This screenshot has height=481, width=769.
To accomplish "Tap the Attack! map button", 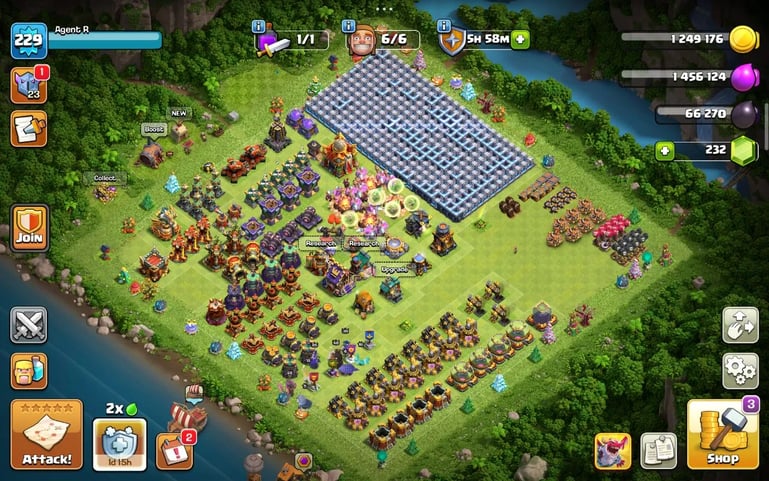I will (x=46, y=435).
